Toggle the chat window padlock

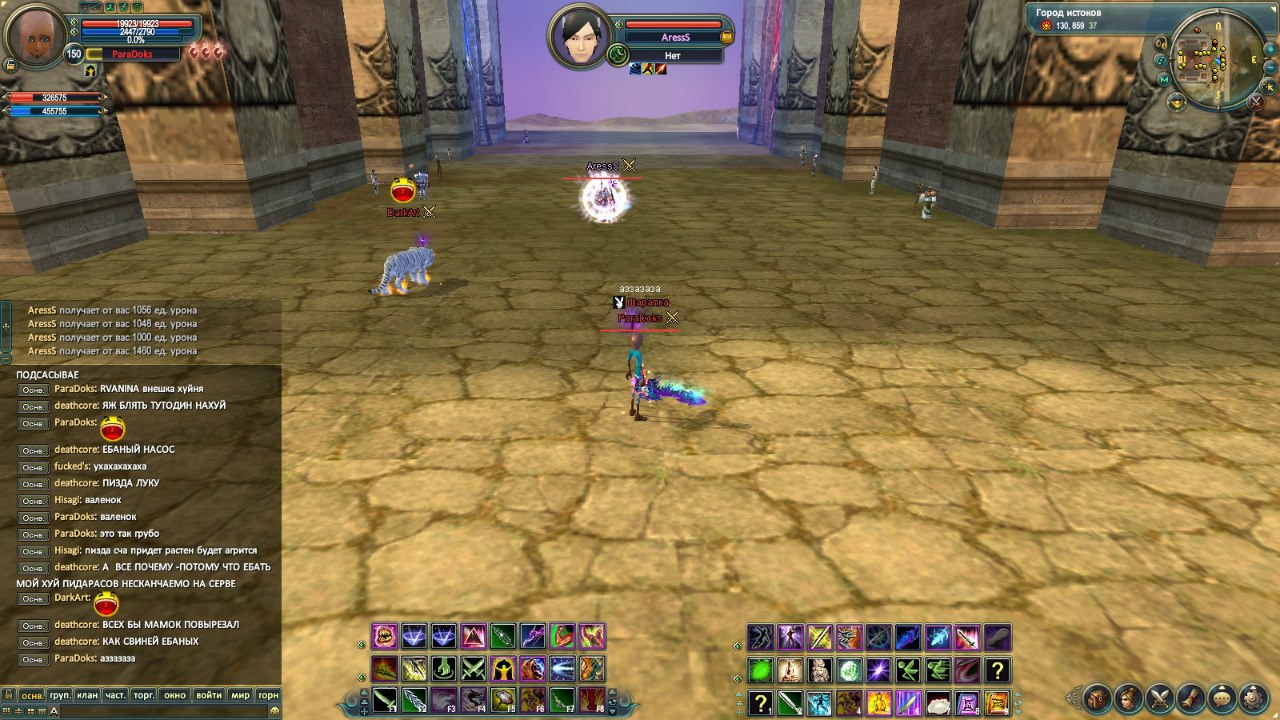pyautogui.click(x=9, y=695)
